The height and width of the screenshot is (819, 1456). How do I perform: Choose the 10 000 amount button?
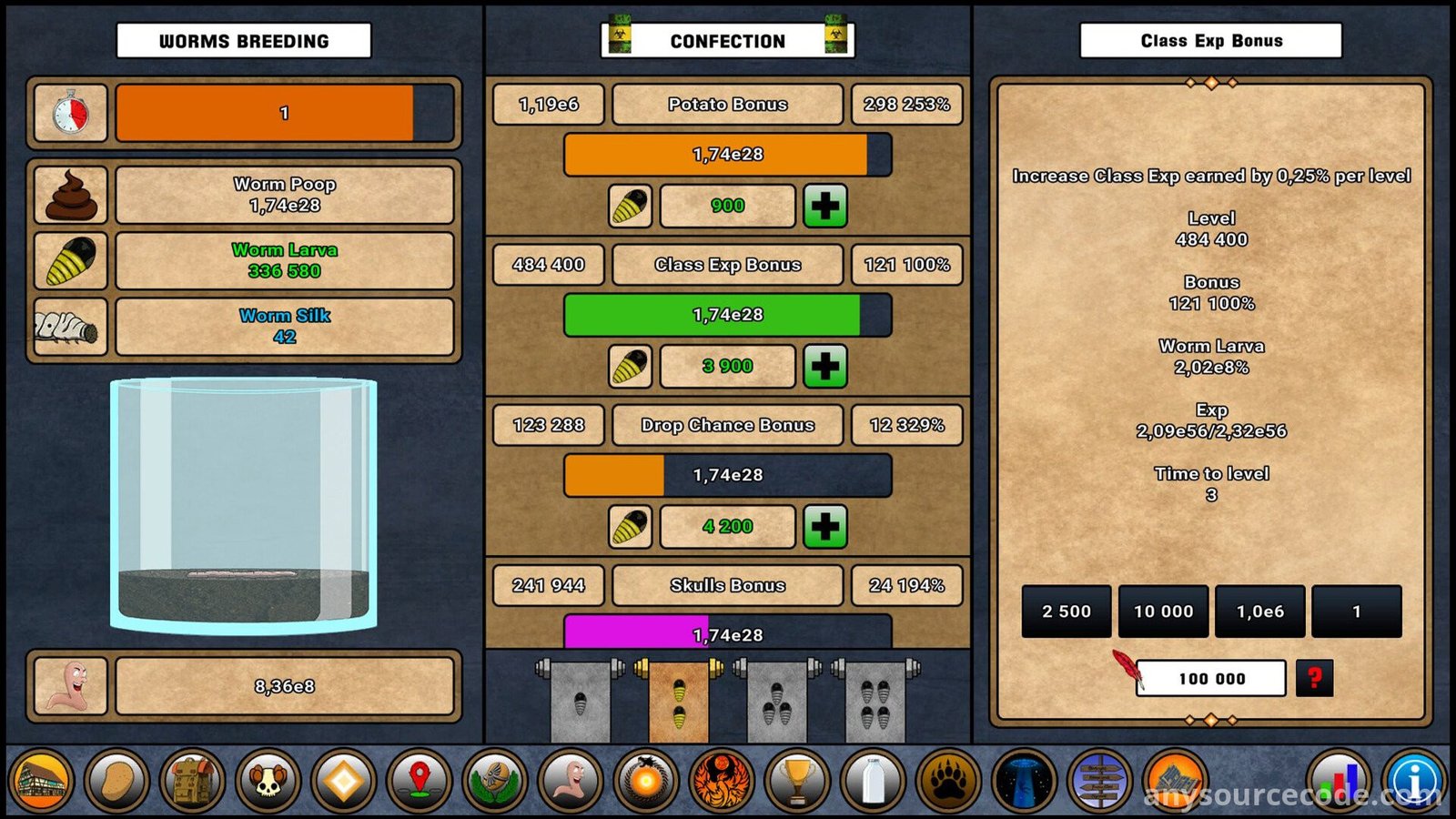[1163, 612]
